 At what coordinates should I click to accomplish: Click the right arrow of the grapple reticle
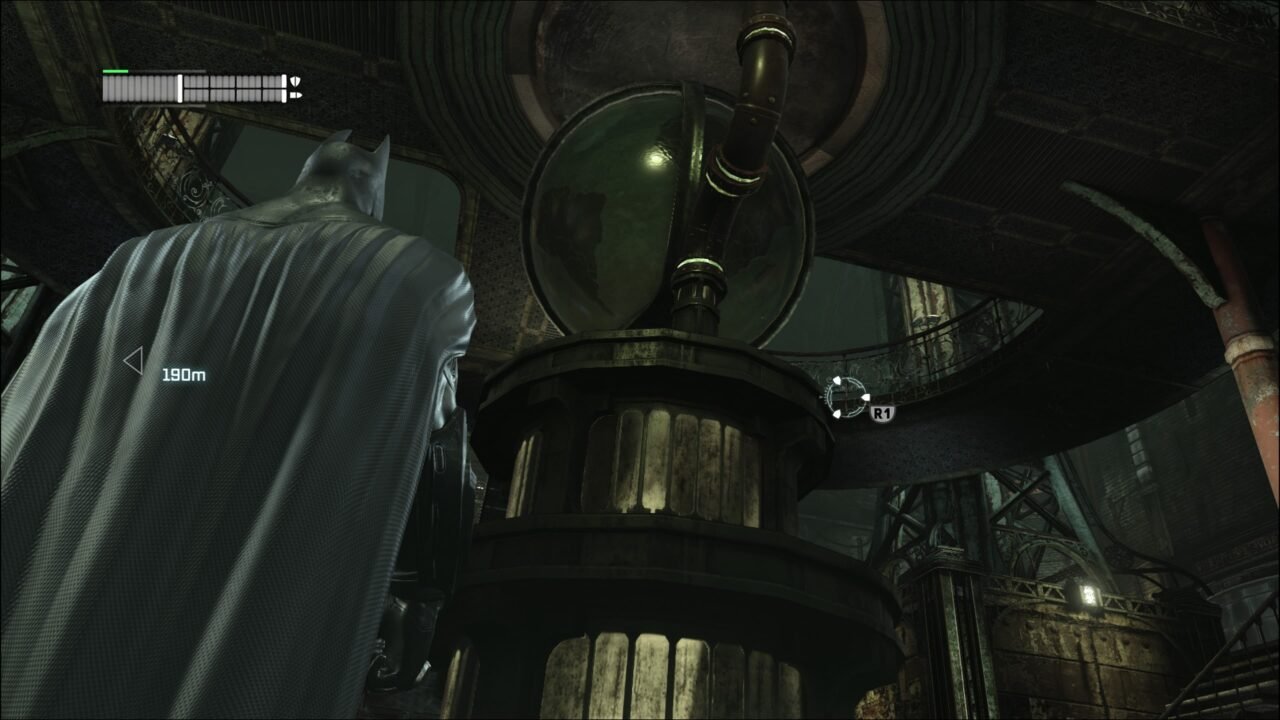coord(866,397)
